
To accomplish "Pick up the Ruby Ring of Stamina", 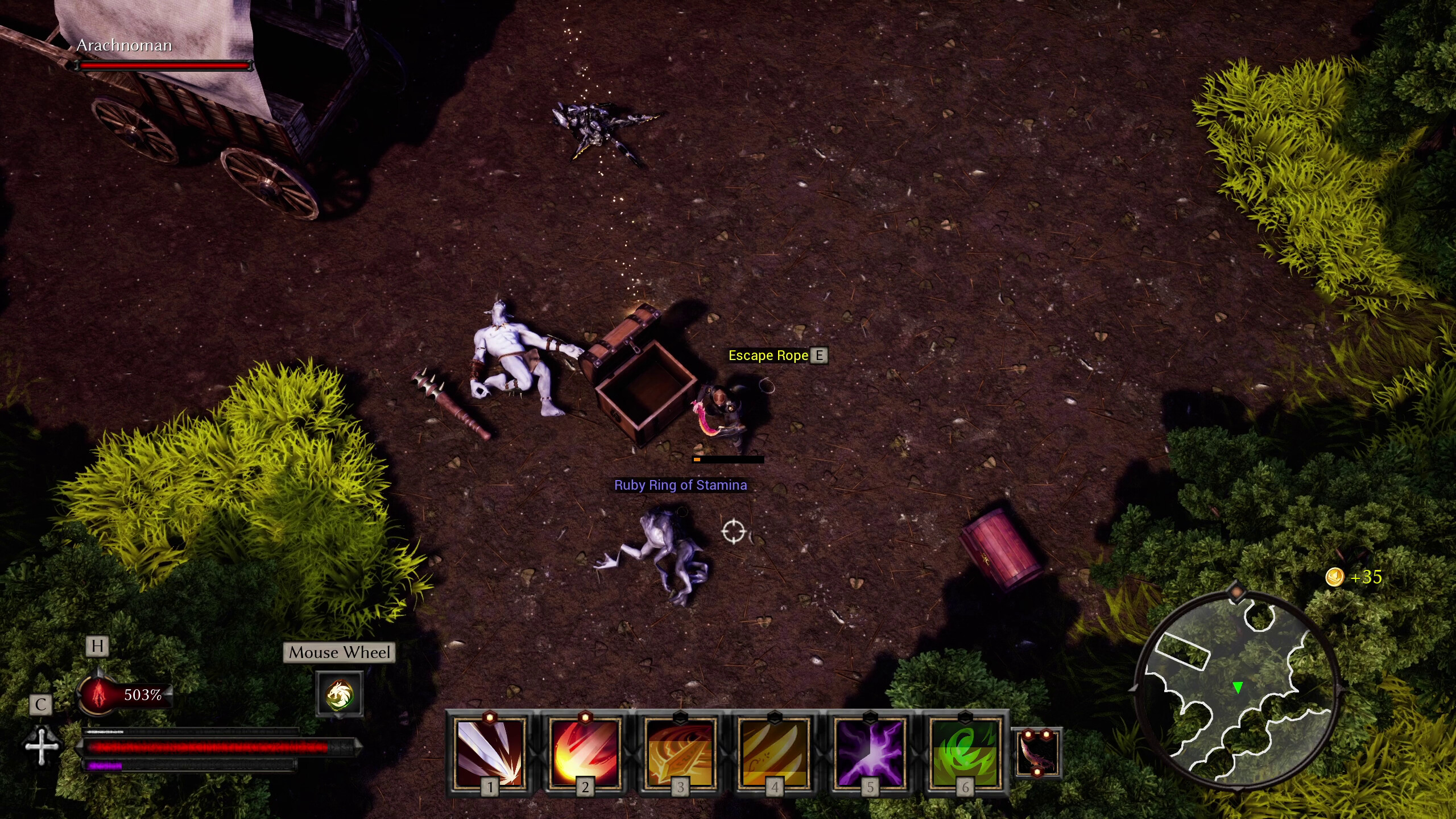I will 681,486.
